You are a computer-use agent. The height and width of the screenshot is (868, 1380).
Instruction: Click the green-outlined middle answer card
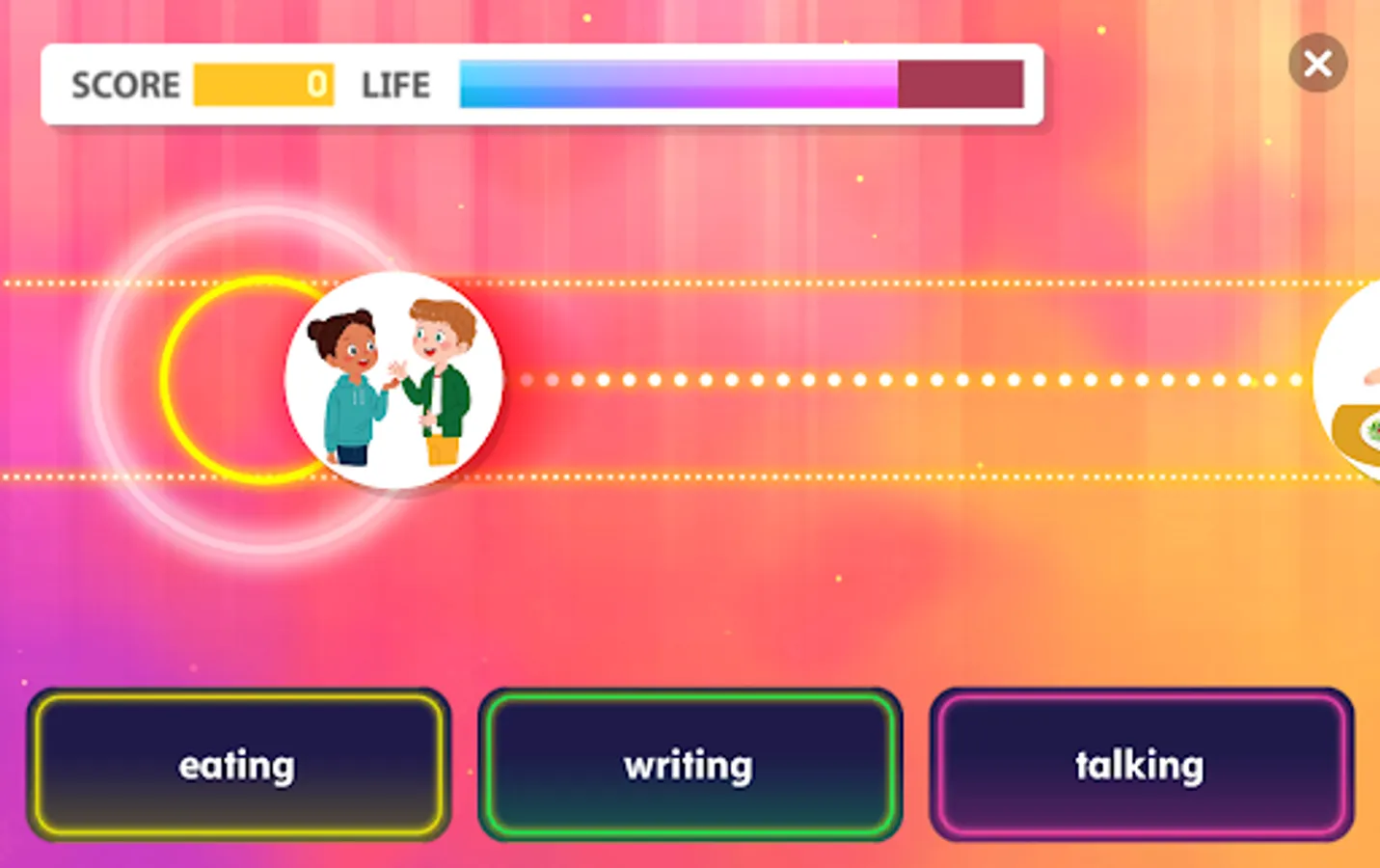(690, 764)
